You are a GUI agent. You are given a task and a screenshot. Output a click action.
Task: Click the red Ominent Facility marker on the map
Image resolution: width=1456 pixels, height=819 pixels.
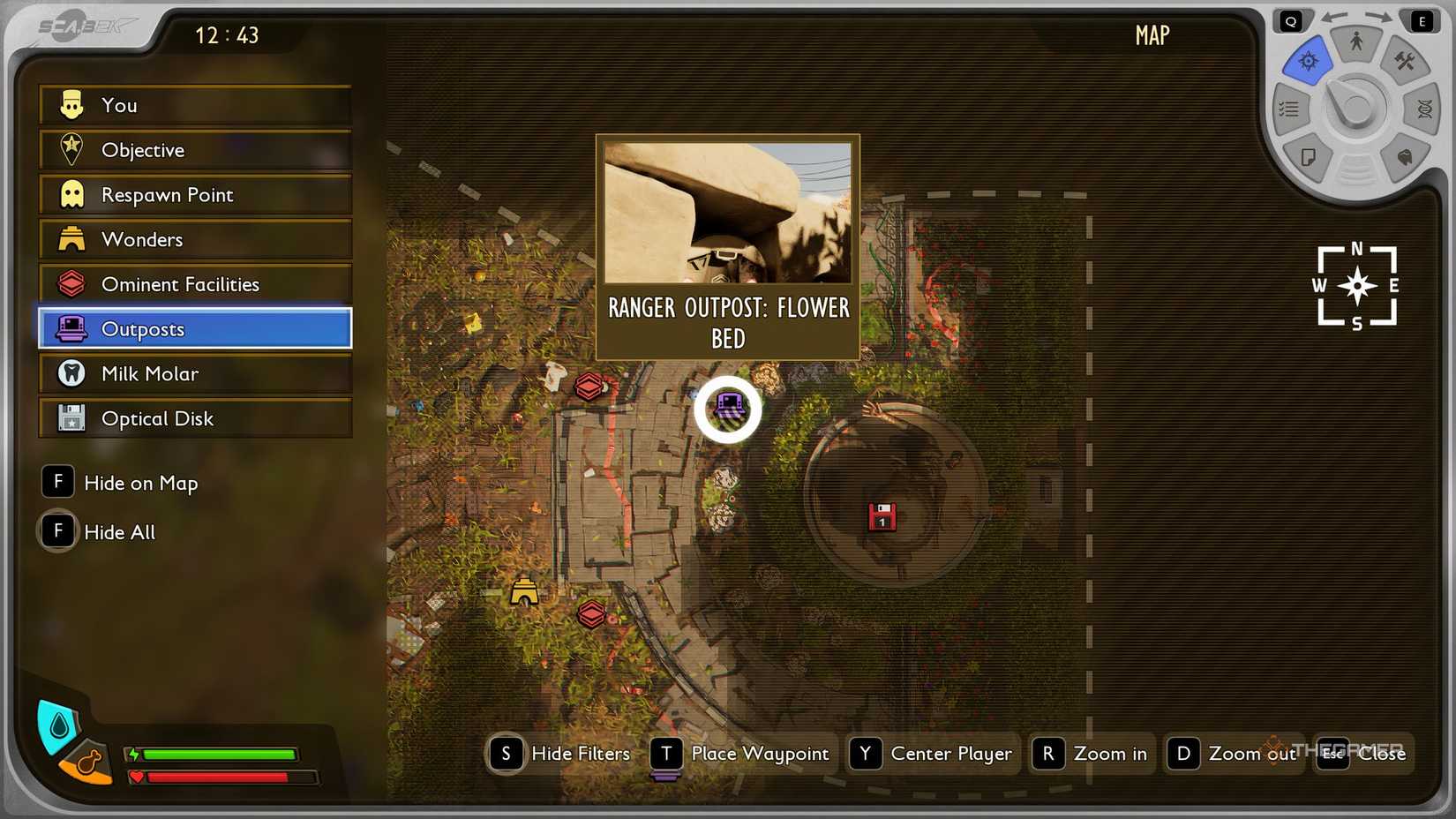point(589,386)
